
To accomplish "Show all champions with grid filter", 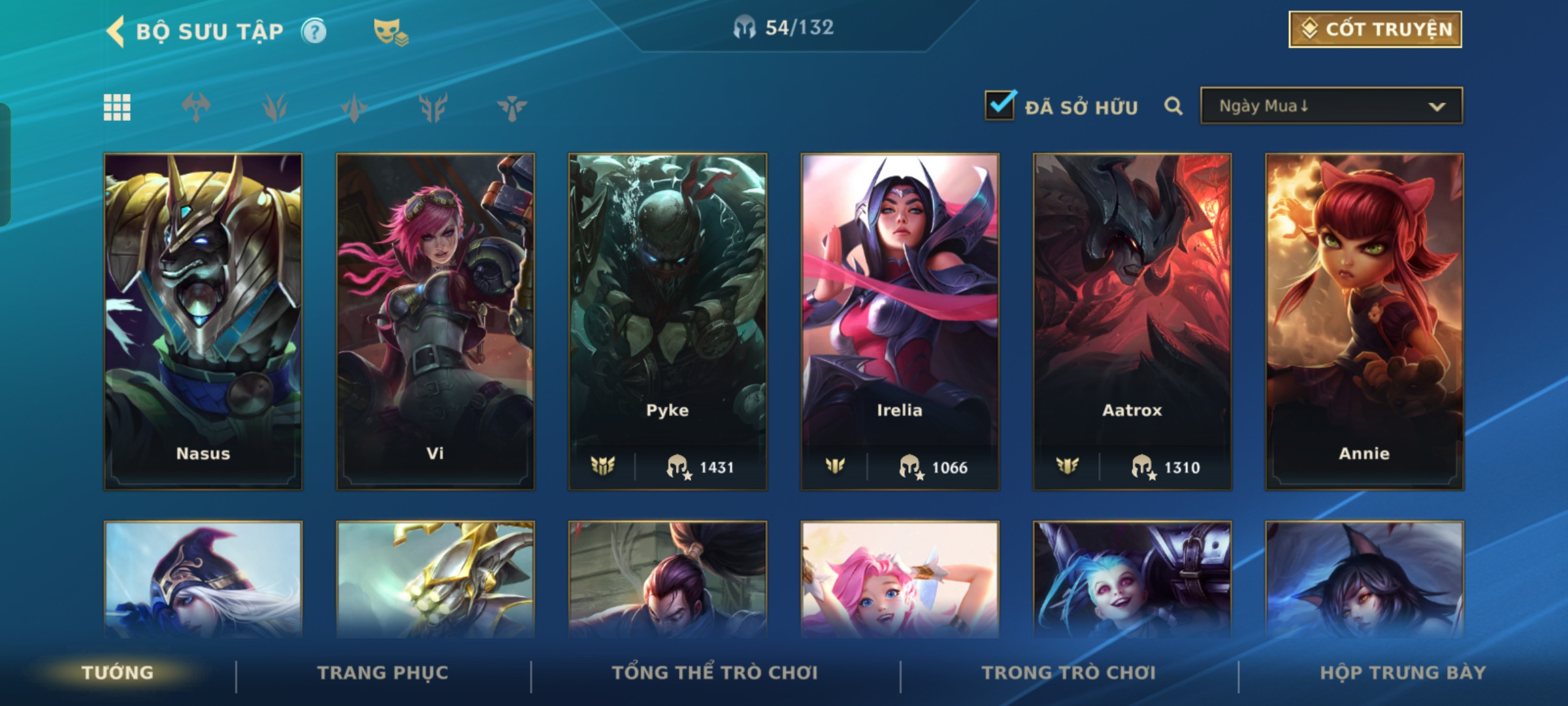I will pos(117,107).
